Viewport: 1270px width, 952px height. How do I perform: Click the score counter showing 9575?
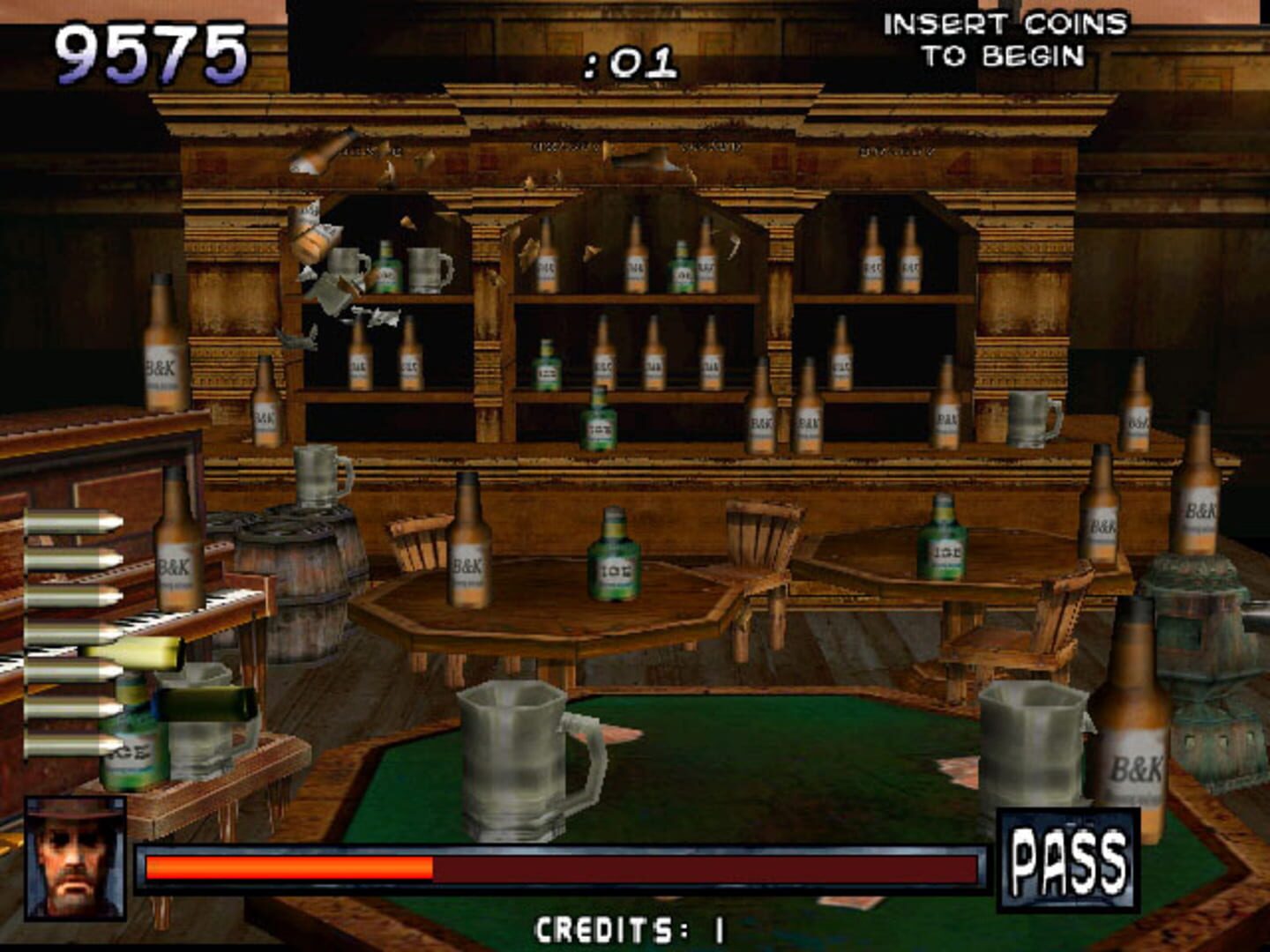click(150, 48)
